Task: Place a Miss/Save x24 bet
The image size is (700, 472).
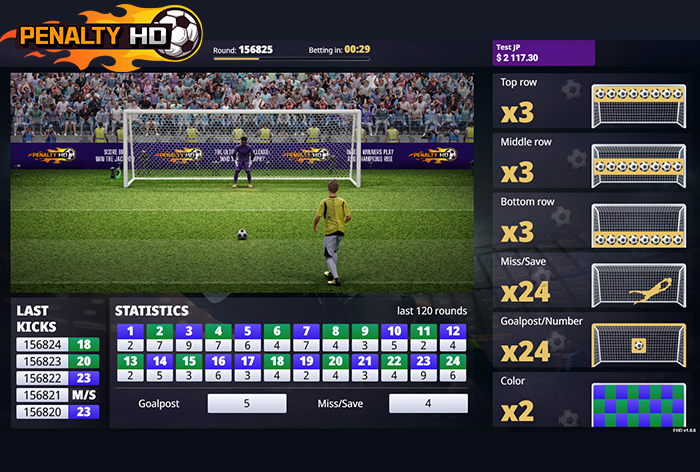Action: point(594,281)
